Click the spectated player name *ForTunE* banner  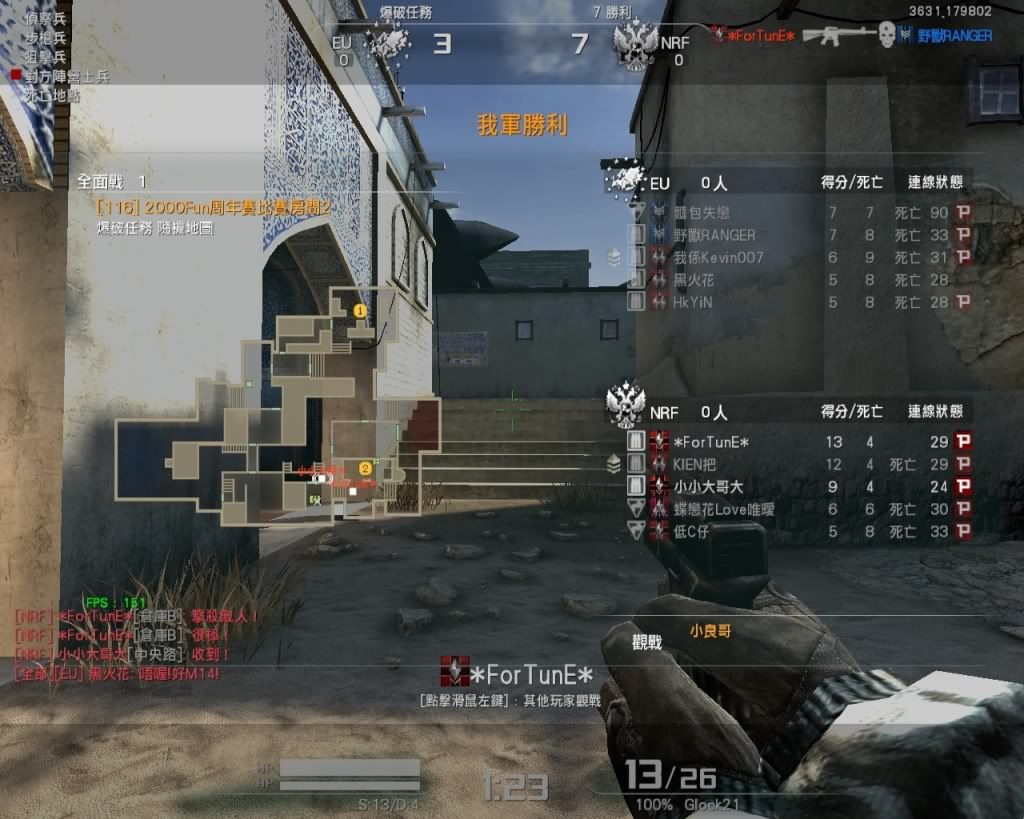[518, 672]
